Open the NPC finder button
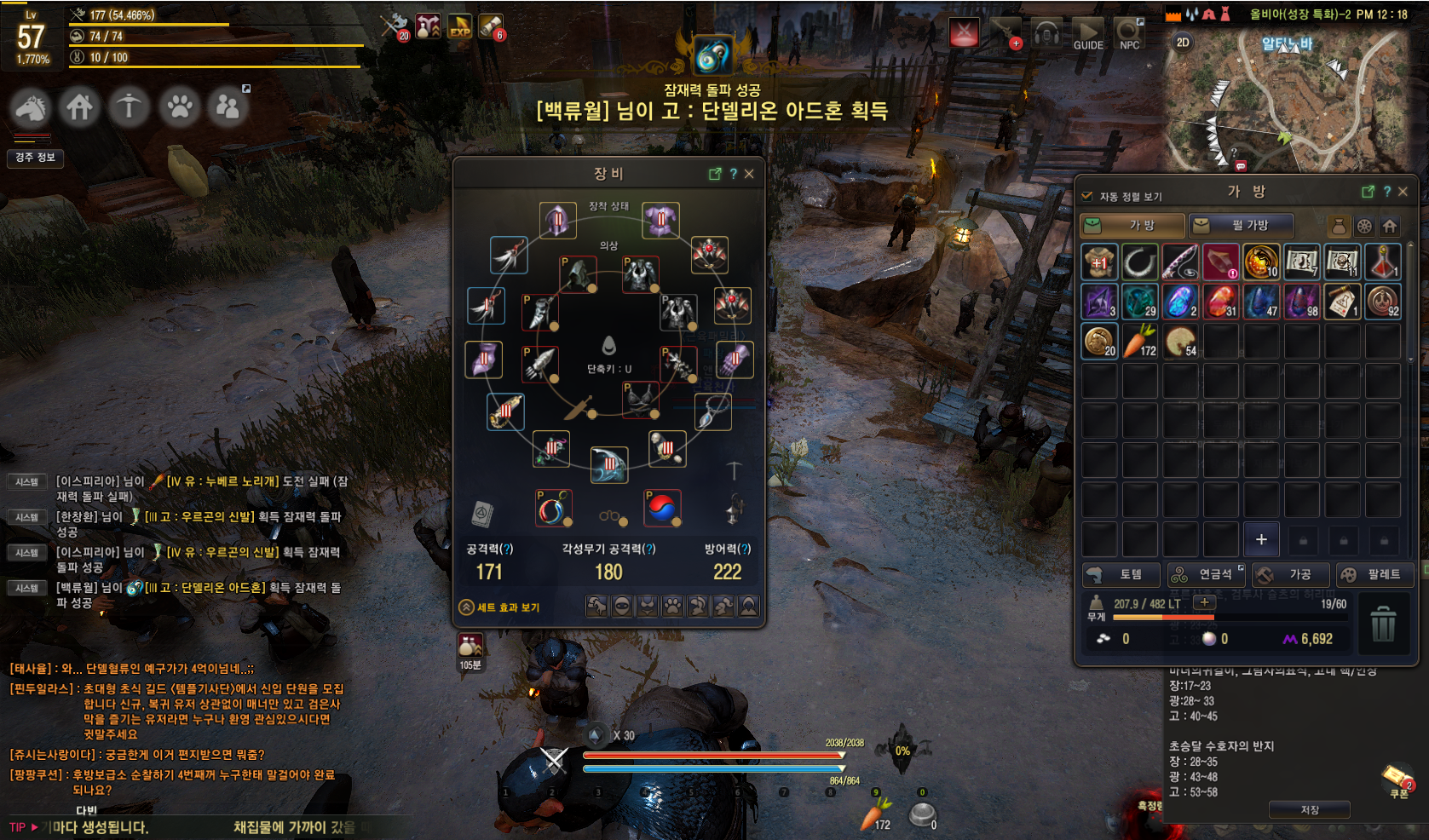This screenshot has width=1429, height=840. click(x=1130, y=35)
